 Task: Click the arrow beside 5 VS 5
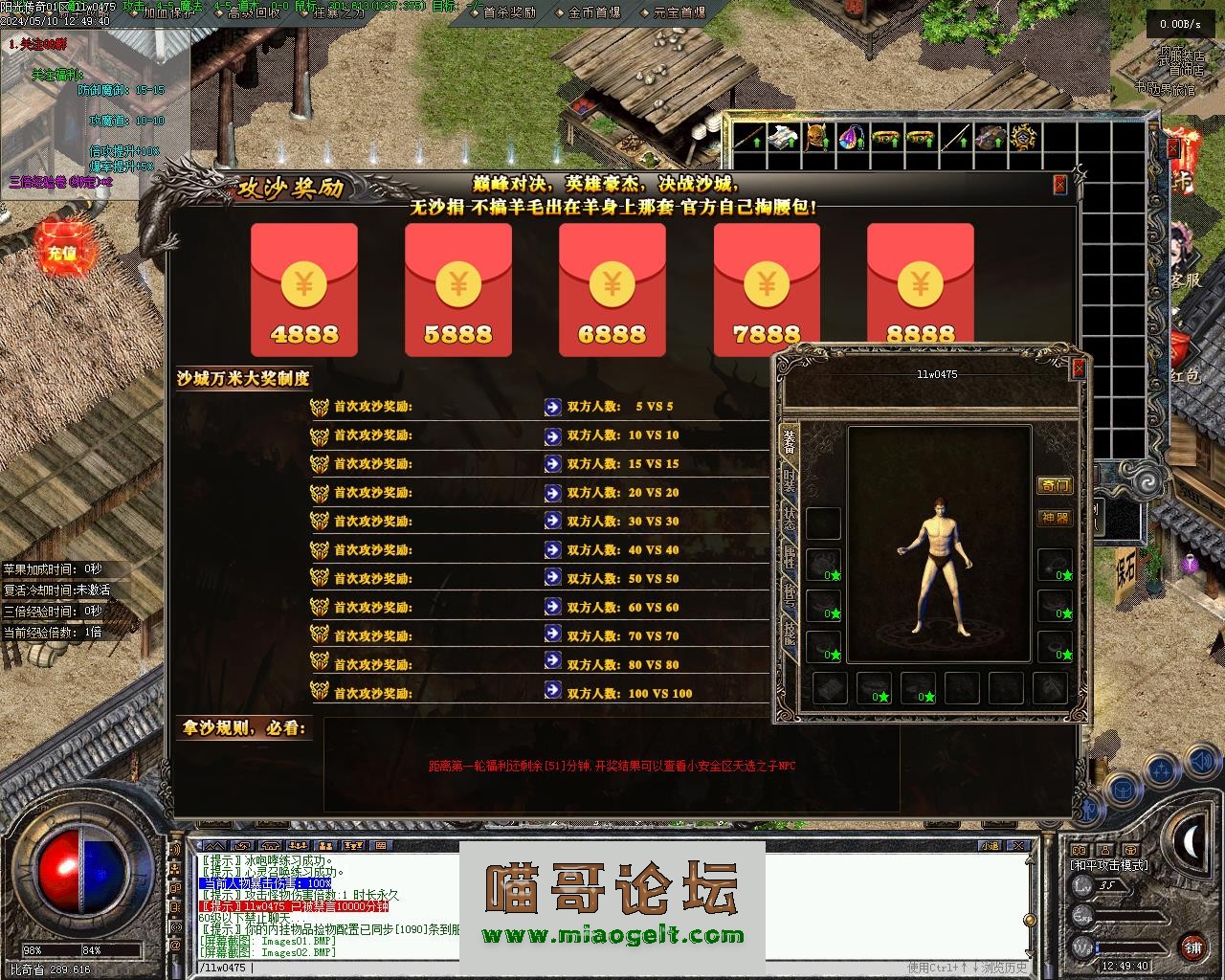pos(552,407)
